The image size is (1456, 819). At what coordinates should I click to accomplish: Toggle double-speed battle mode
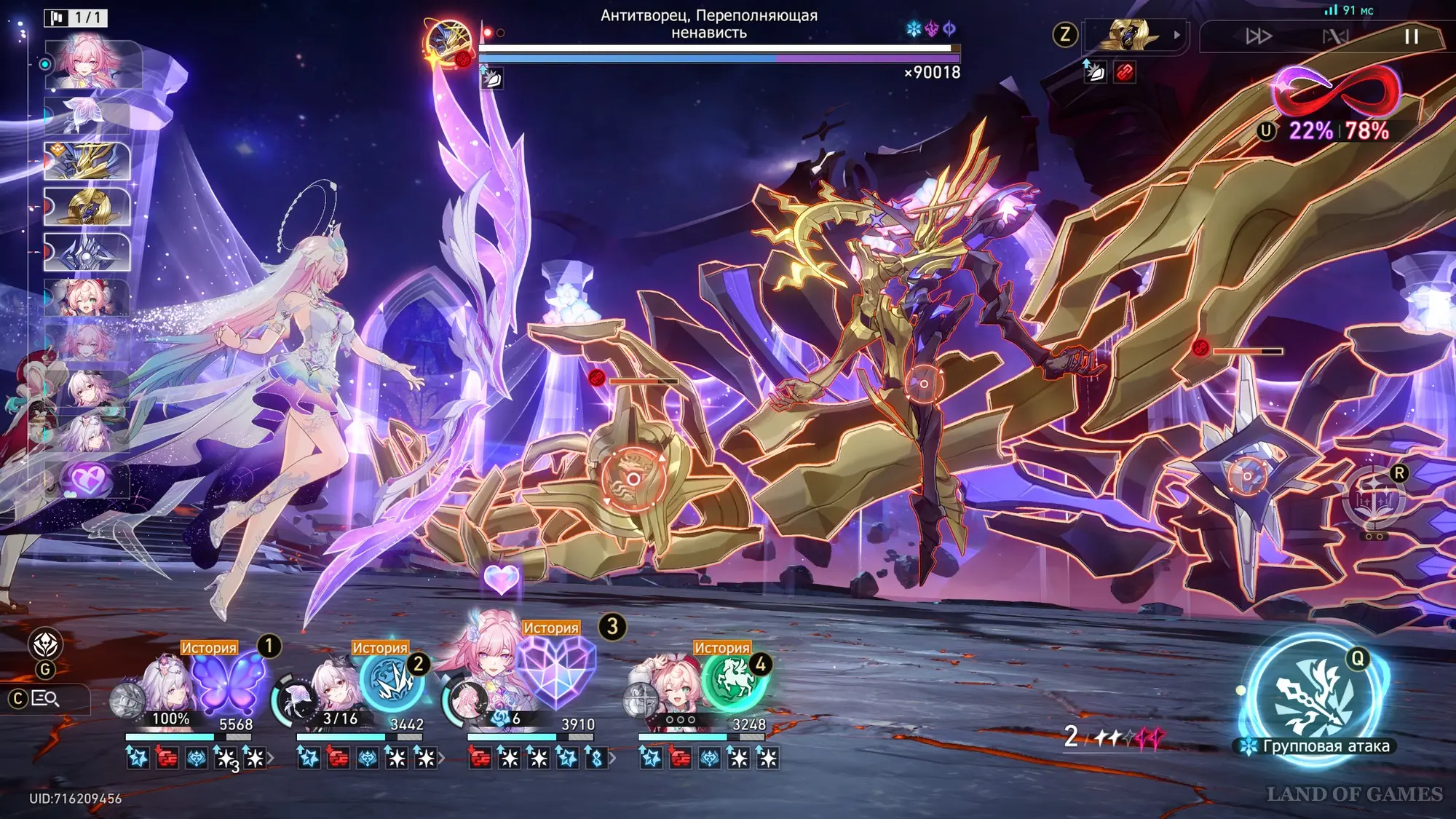point(1259,36)
